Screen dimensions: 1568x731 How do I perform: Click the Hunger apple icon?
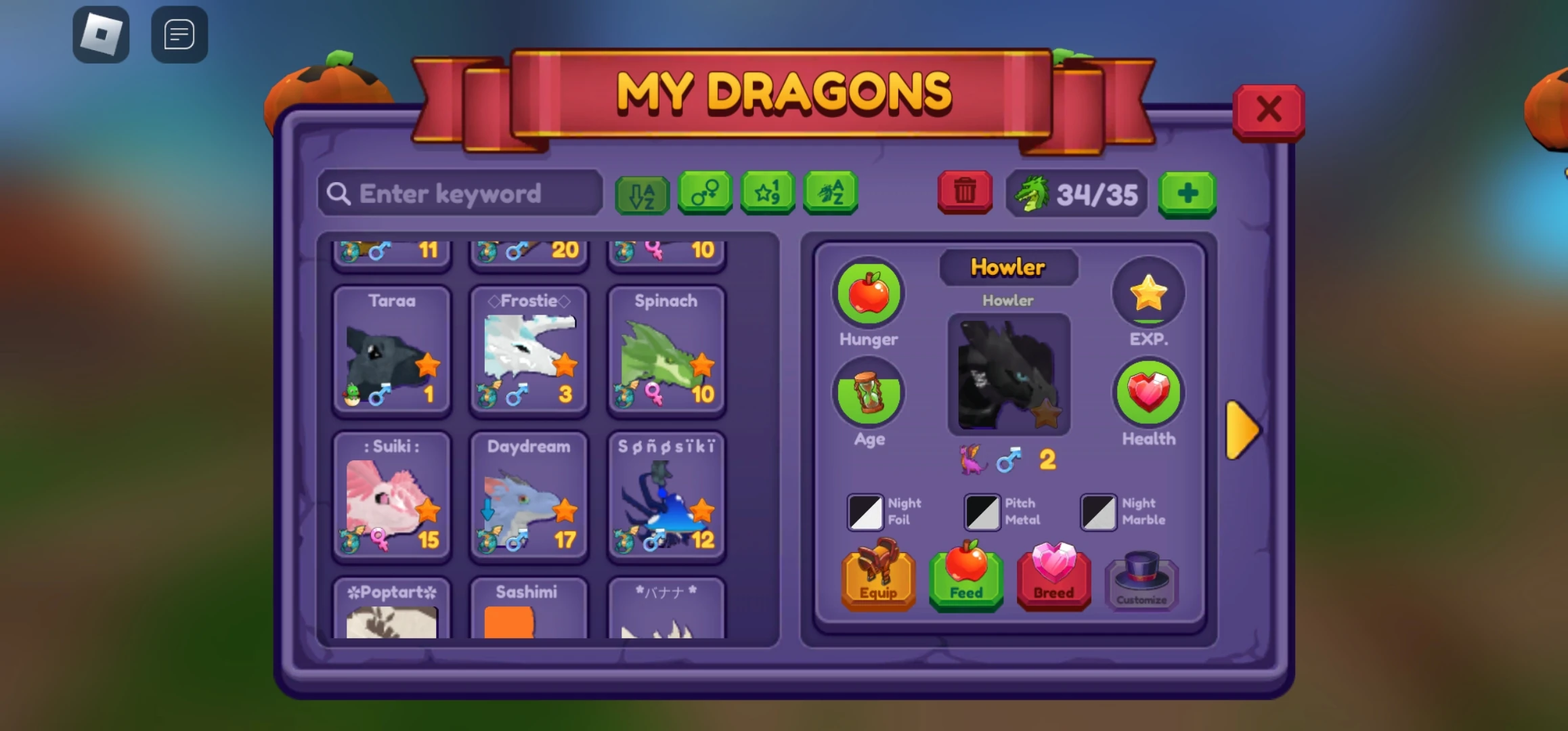tap(867, 292)
